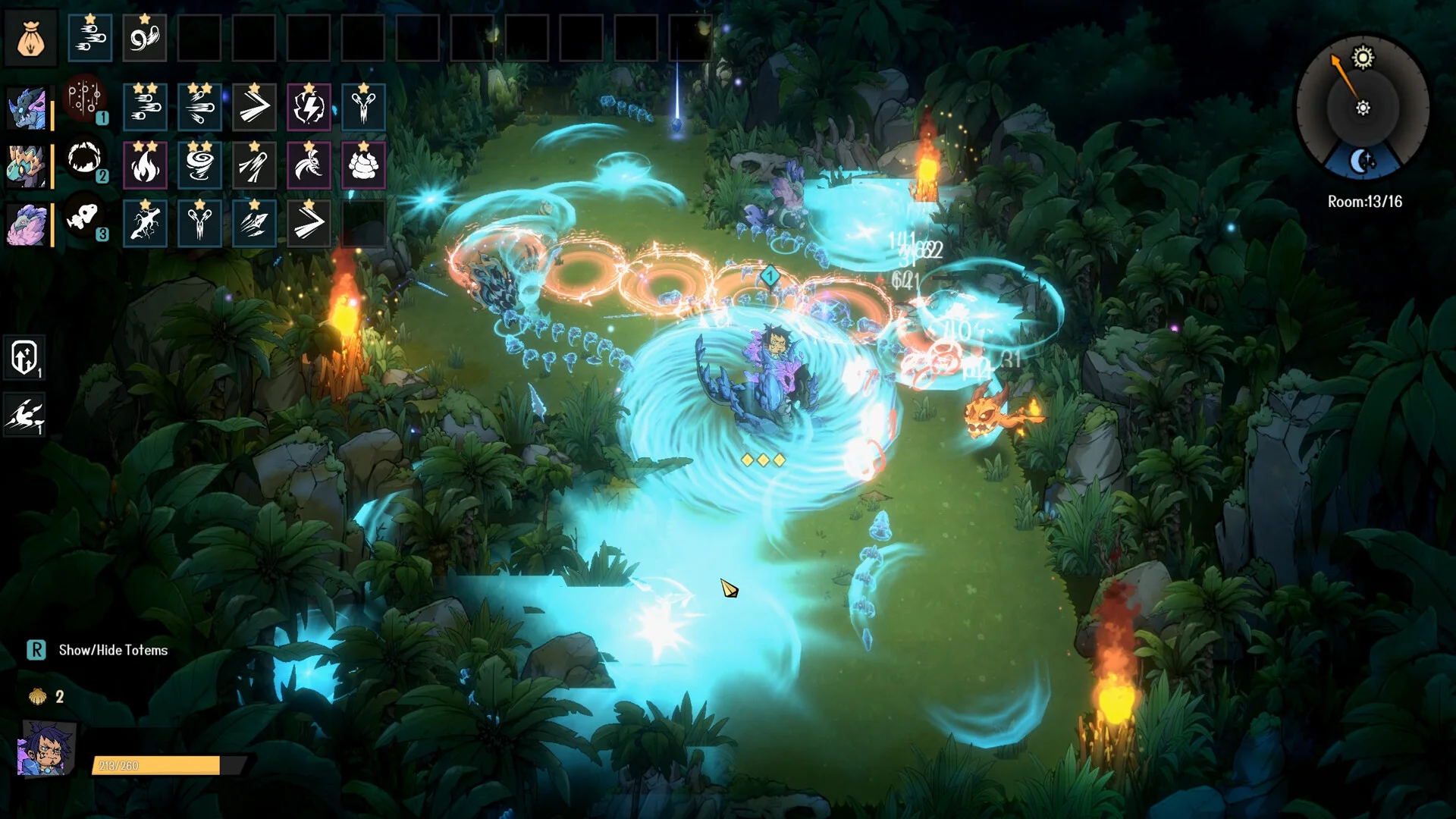Image resolution: width=1456 pixels, height=819 pixels.
Task: Choose the swirled pile skill icon
Action: point(363,165)
